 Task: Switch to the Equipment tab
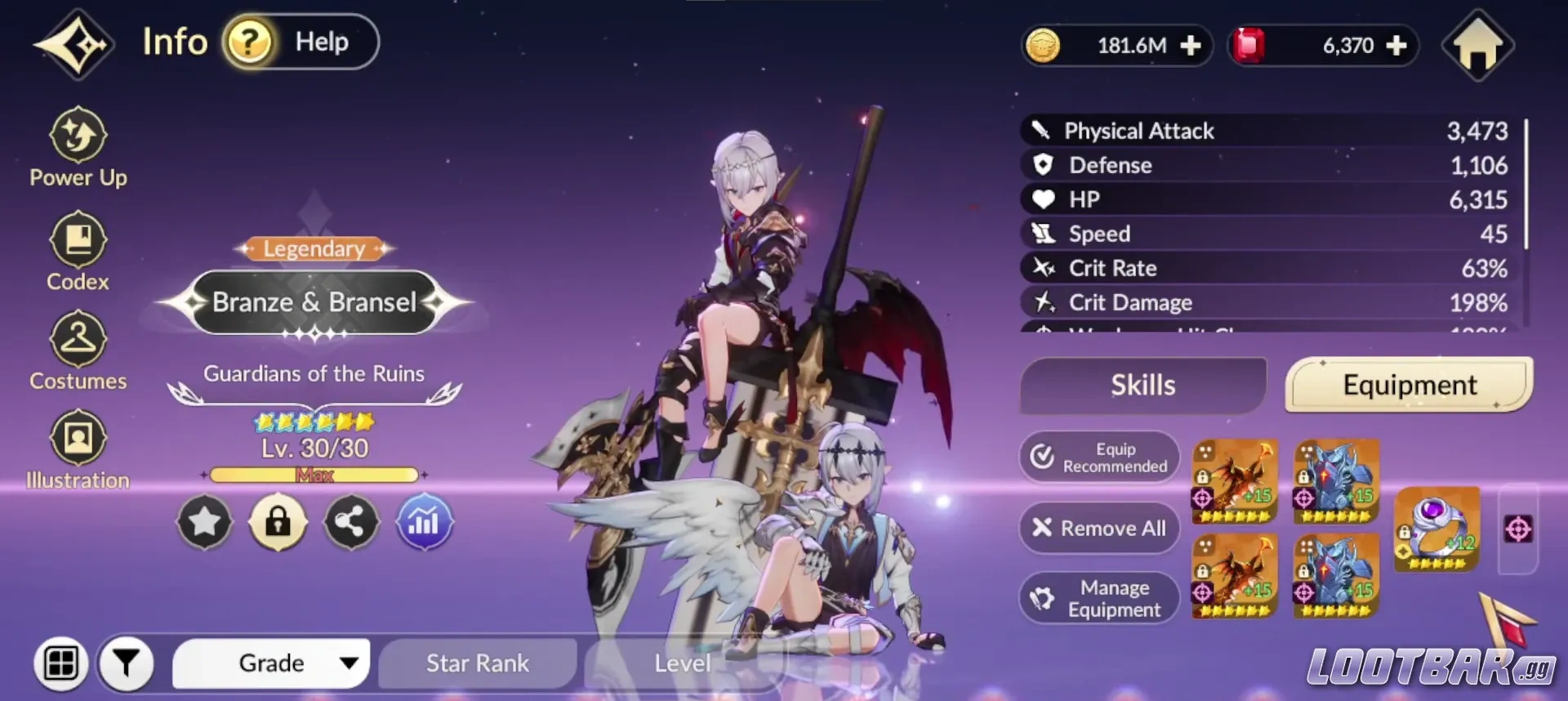pos(1409,385)
